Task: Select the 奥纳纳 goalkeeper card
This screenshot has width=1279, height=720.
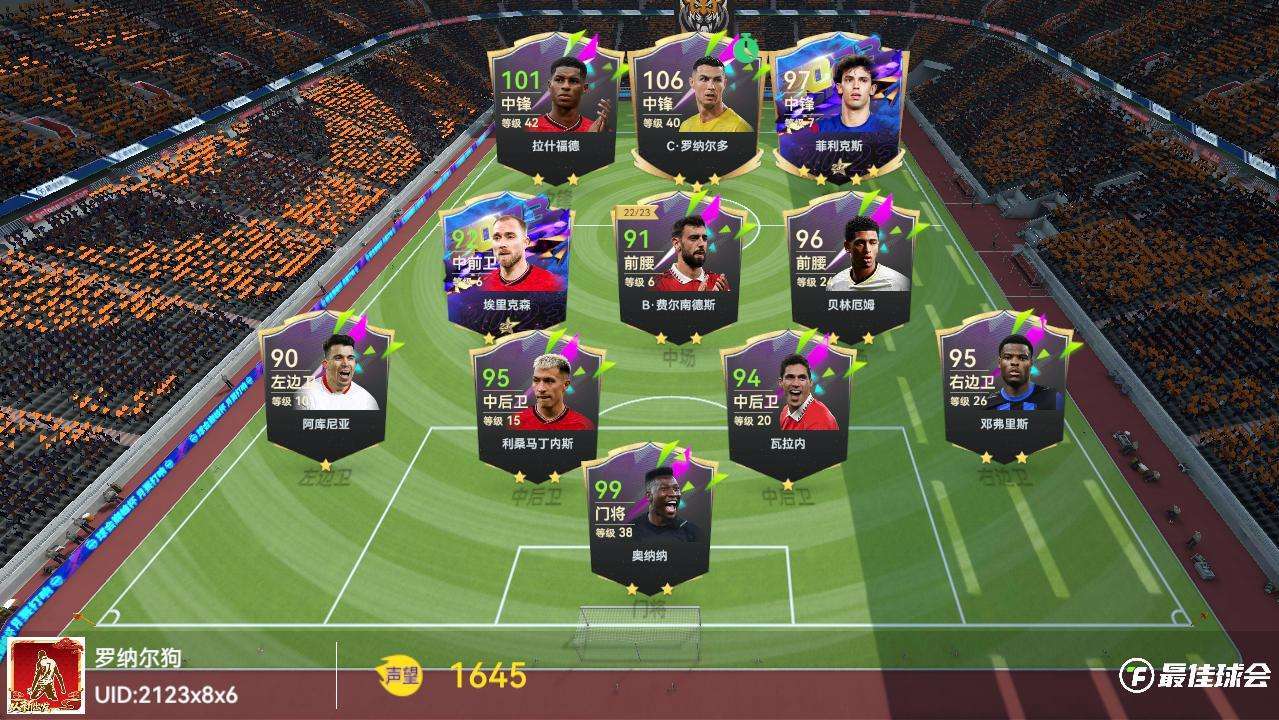Action: click(651, 516)
